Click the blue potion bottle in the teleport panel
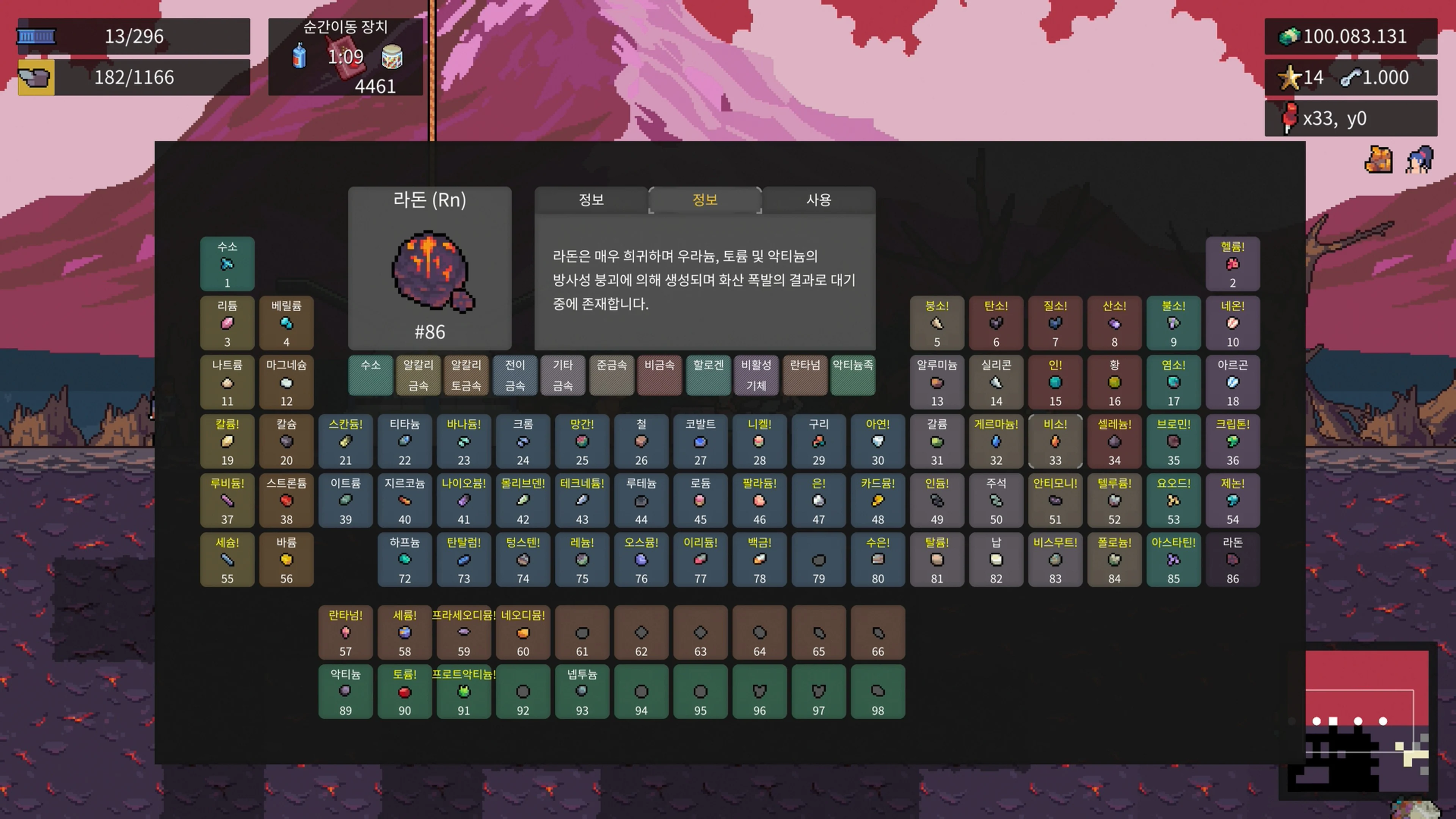The width and height of the screenshot is (1456, 819). coord(298,56)
